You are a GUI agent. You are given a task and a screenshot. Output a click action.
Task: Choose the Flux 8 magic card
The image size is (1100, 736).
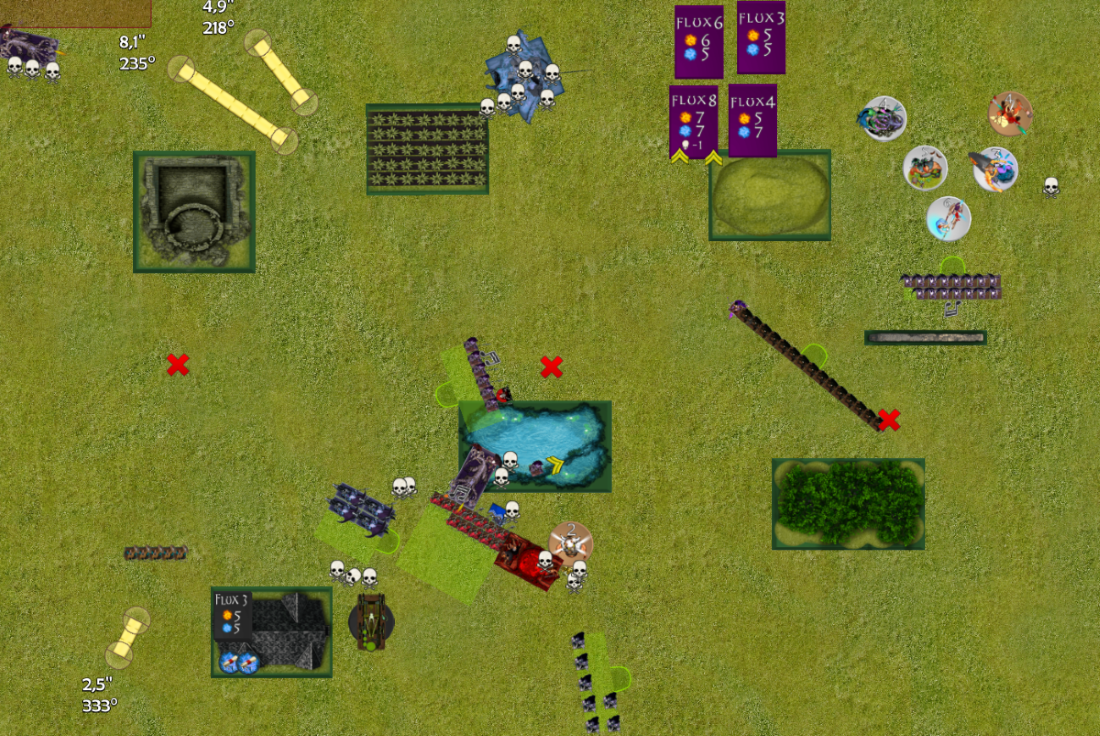pyautogui.click(x=693, y=121)
